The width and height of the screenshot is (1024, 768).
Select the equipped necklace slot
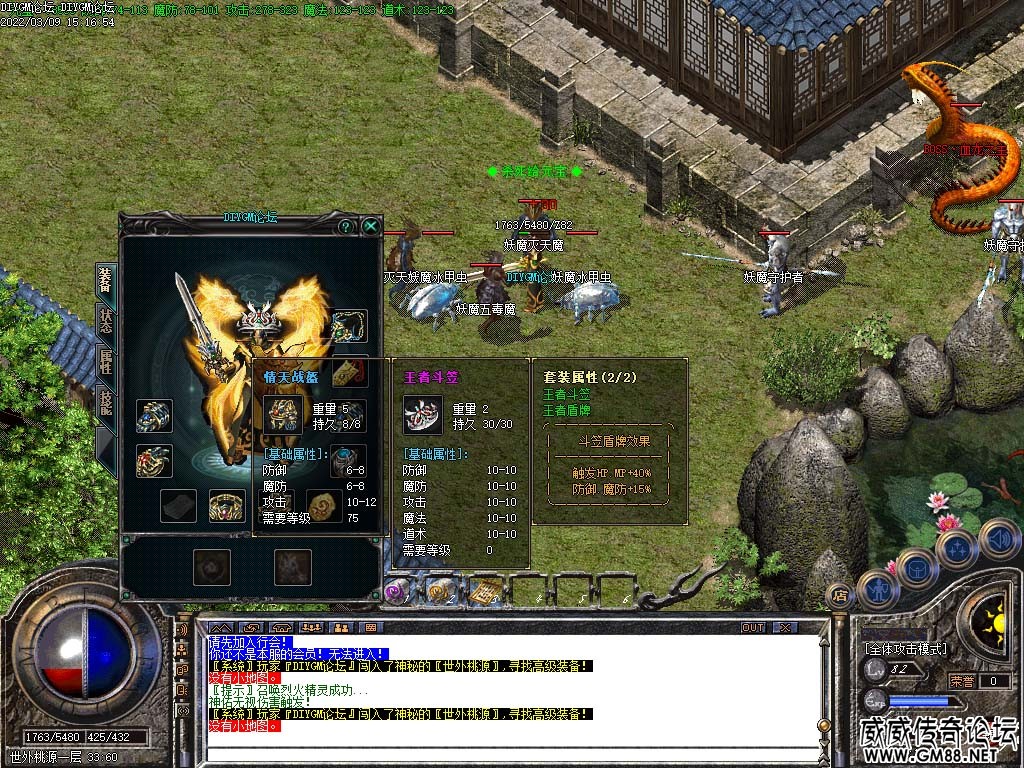(x=349, y=325)
